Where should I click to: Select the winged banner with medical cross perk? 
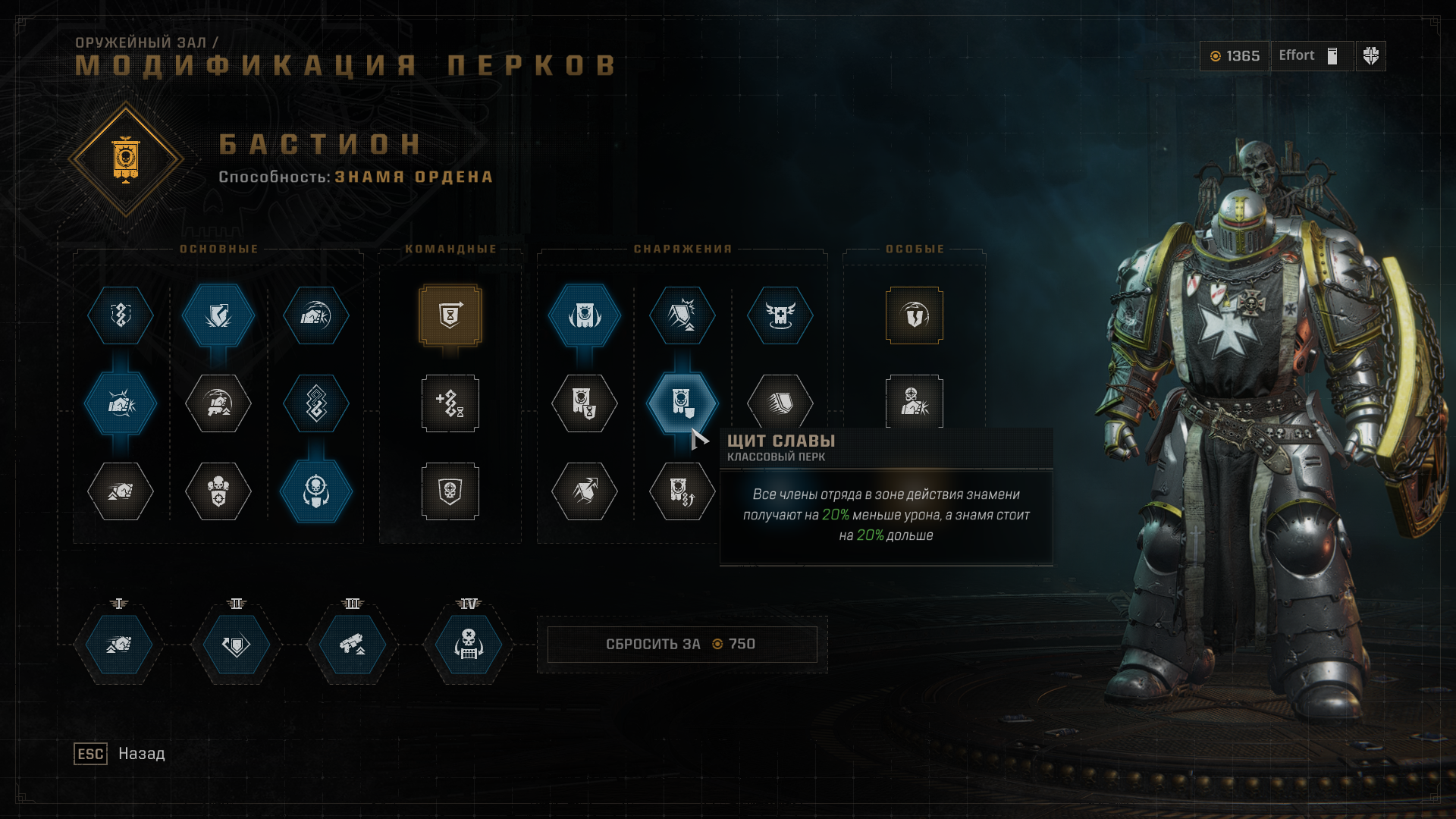click(780, 315)
